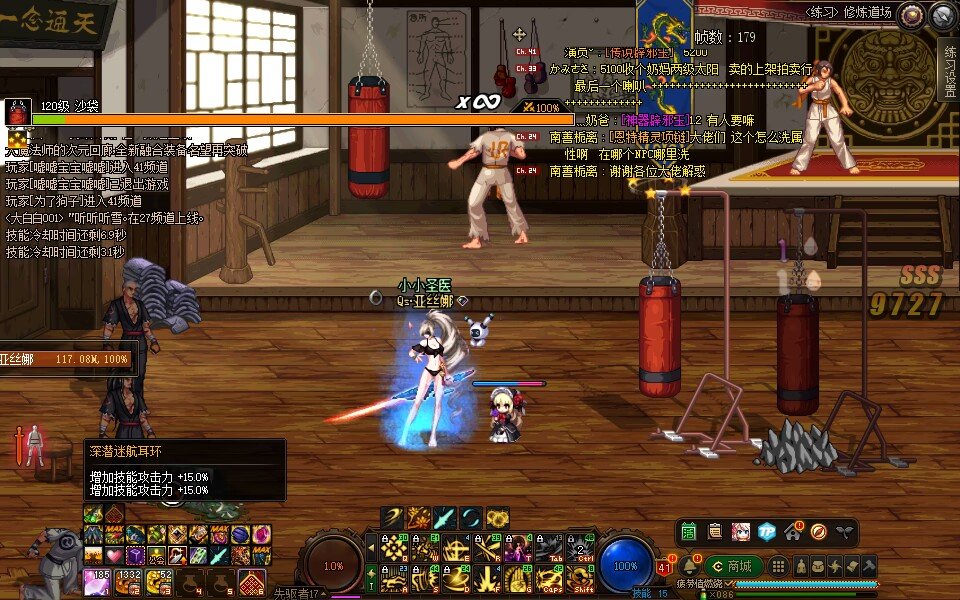The image size is (960, 600).
Task: Click the anime girl portrait icon
Action: (x=741, y=531)
